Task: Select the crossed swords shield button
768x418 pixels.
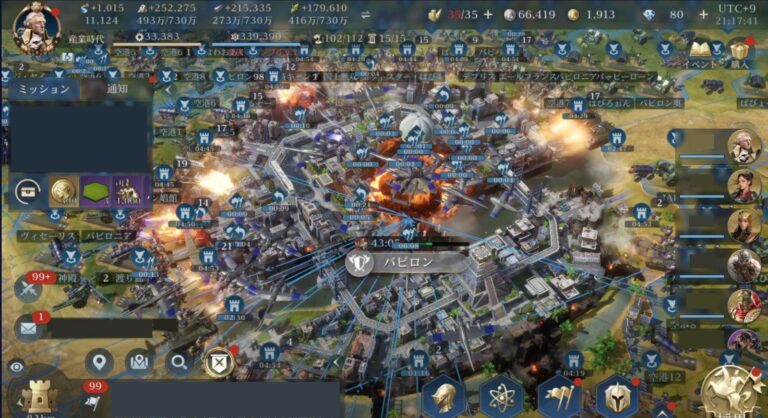Action: point(218,362)
